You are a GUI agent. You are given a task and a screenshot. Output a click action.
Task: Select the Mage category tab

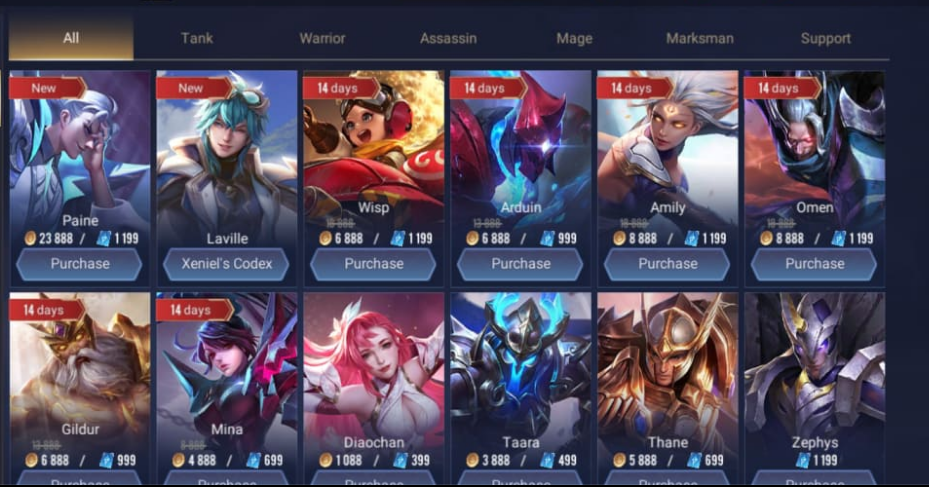click(x=574, y=39)
